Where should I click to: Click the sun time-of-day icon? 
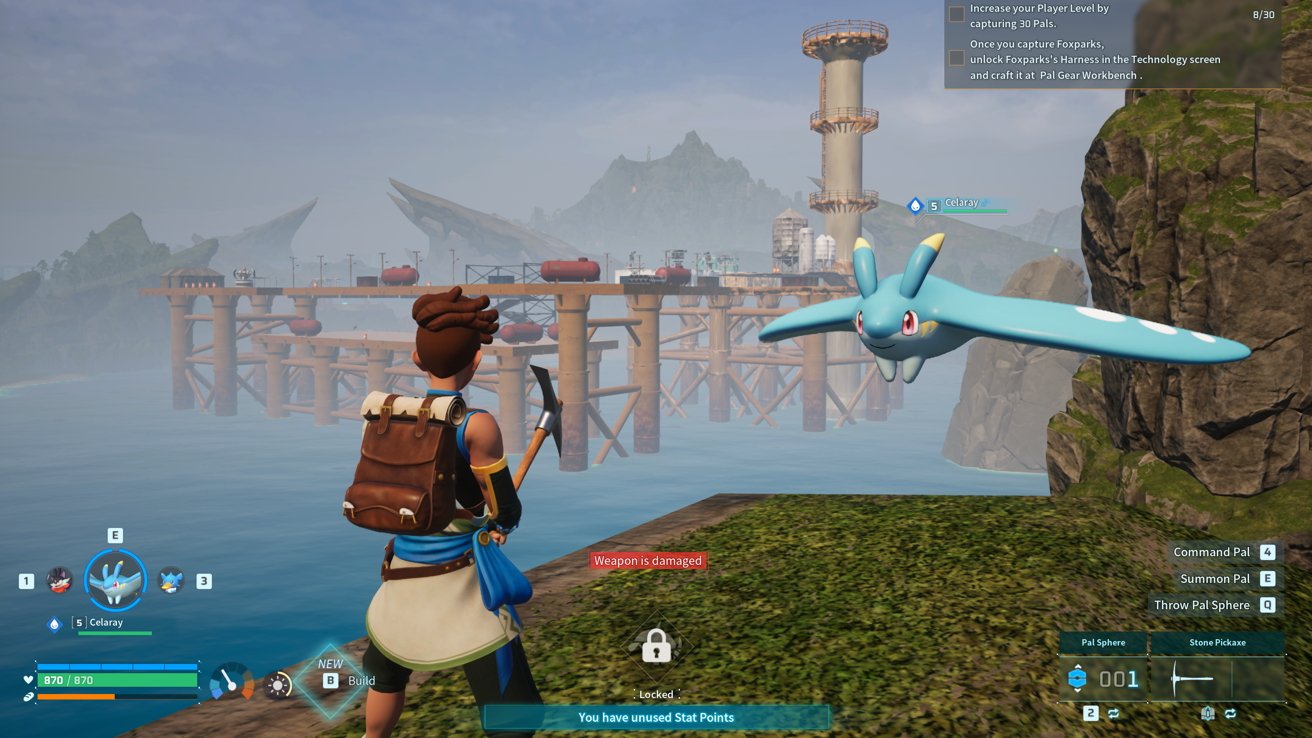(x=277, y=685)
